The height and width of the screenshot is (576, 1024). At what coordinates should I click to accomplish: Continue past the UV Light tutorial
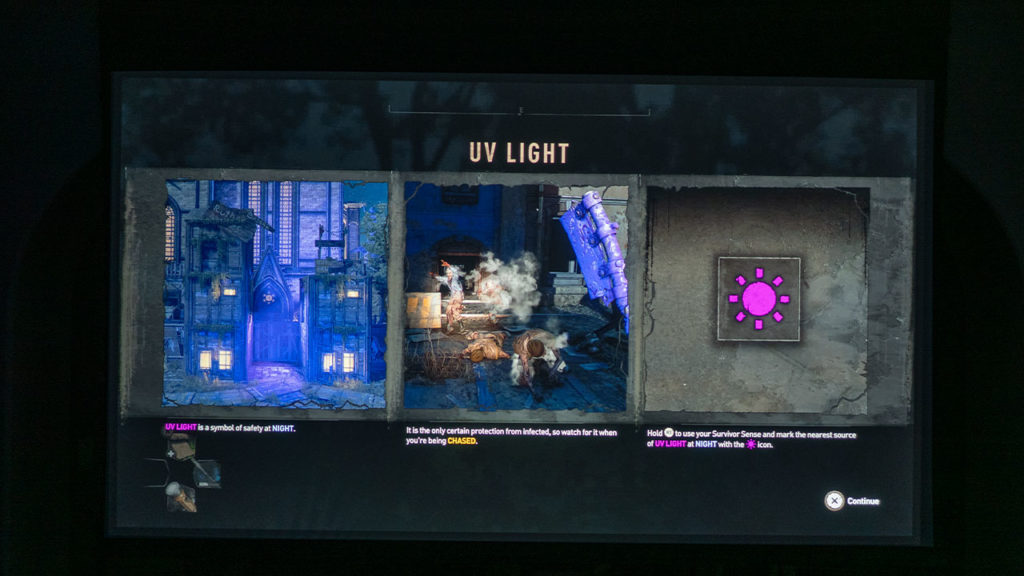(x=852, y=501)
